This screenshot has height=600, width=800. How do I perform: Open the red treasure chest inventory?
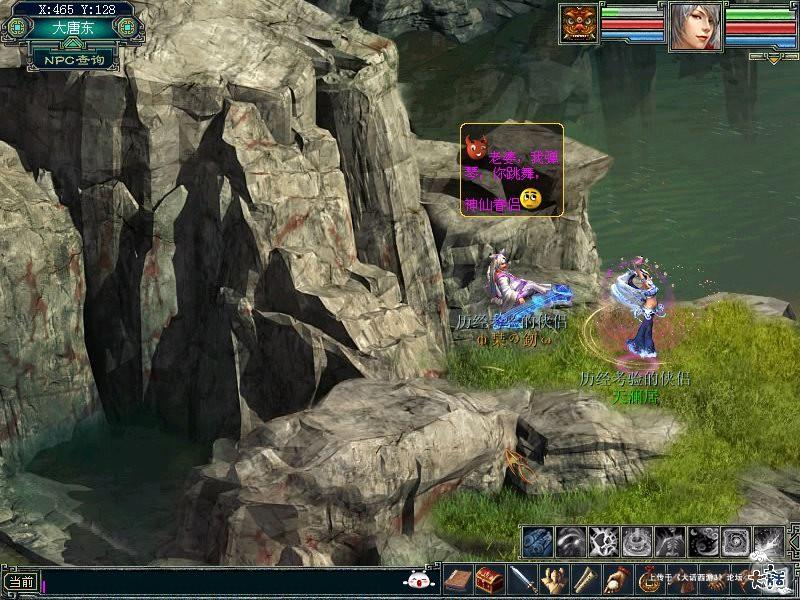tap(489, 579)
